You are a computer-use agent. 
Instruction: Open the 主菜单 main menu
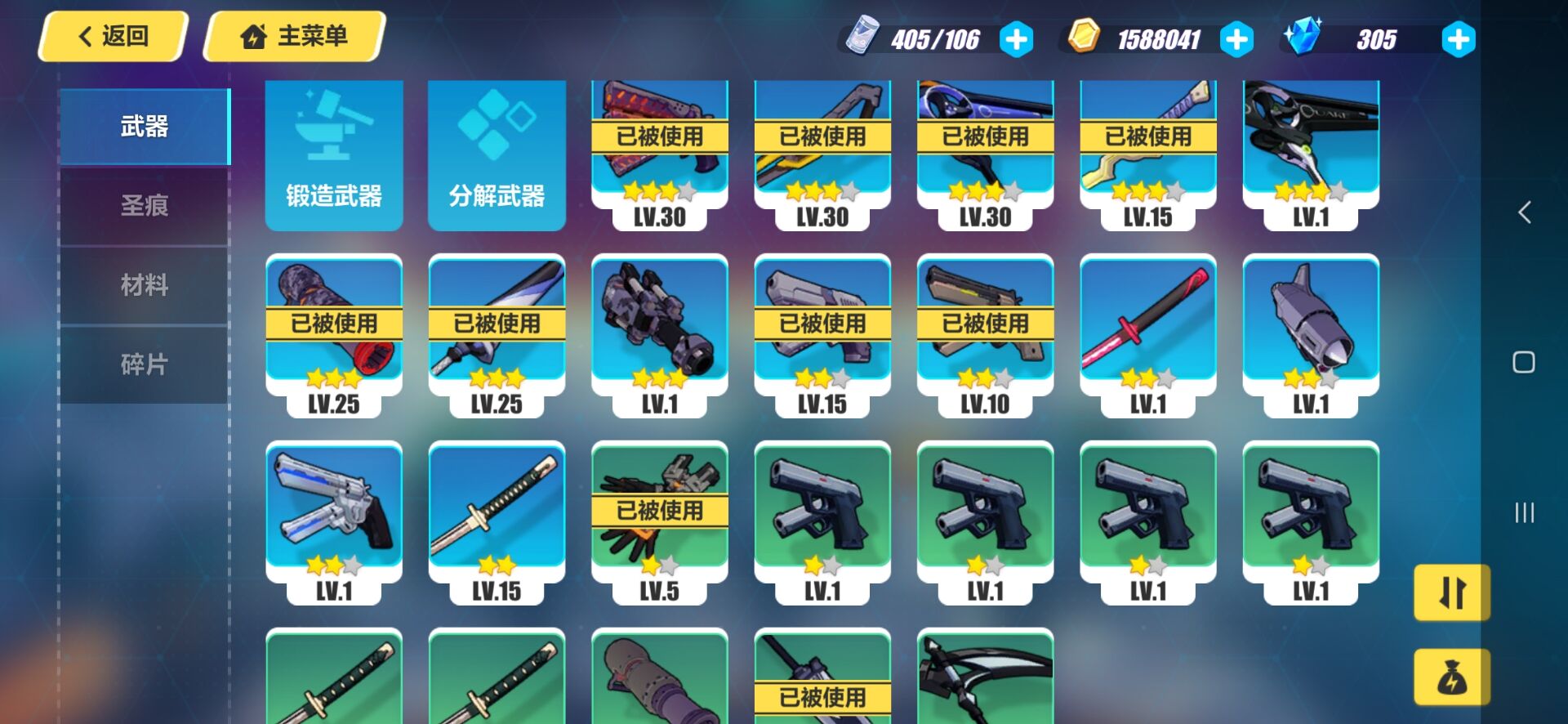(x=294, y=36)
